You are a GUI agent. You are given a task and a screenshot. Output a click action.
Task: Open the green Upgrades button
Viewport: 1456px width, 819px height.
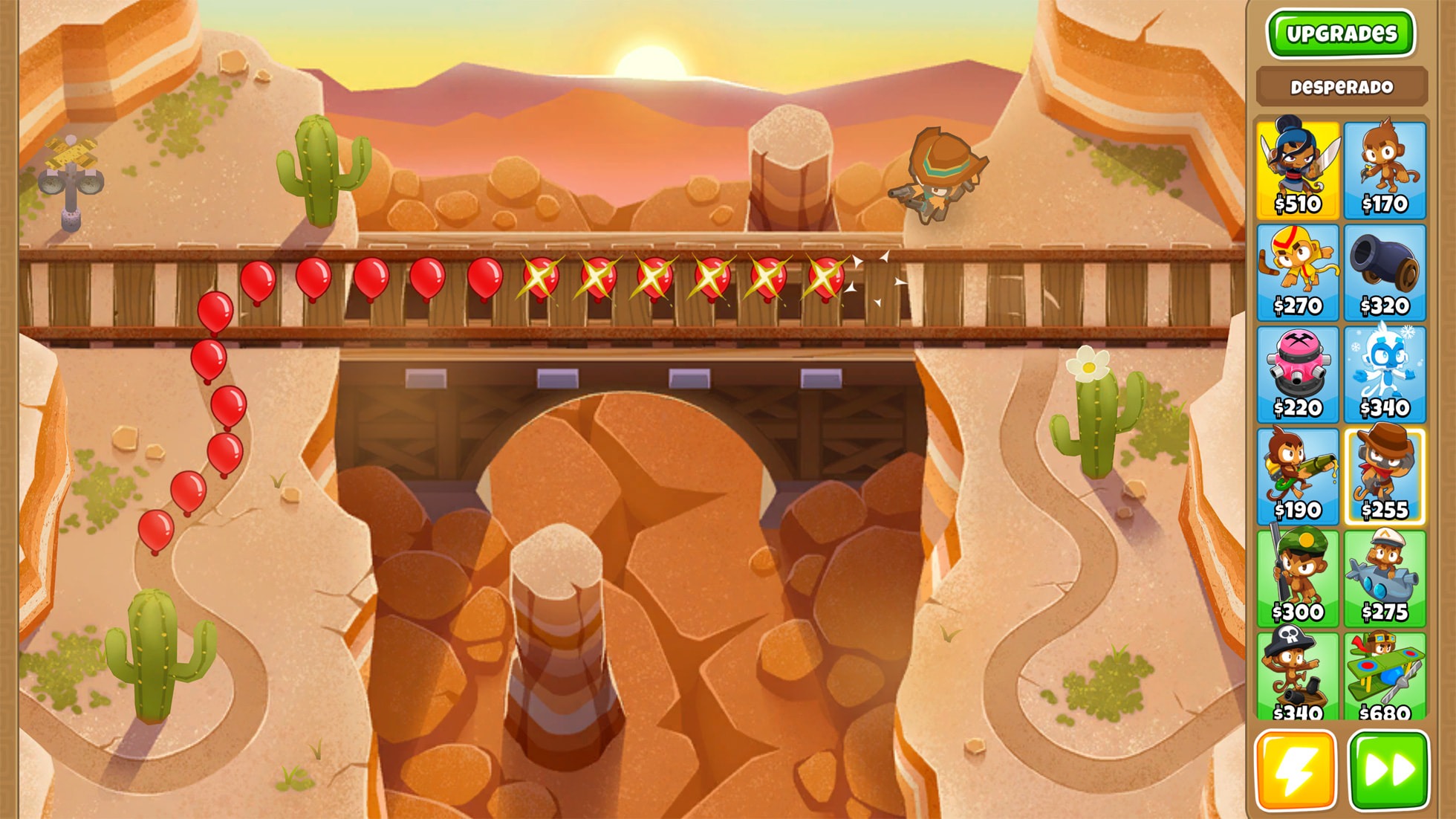[1341, 33]
